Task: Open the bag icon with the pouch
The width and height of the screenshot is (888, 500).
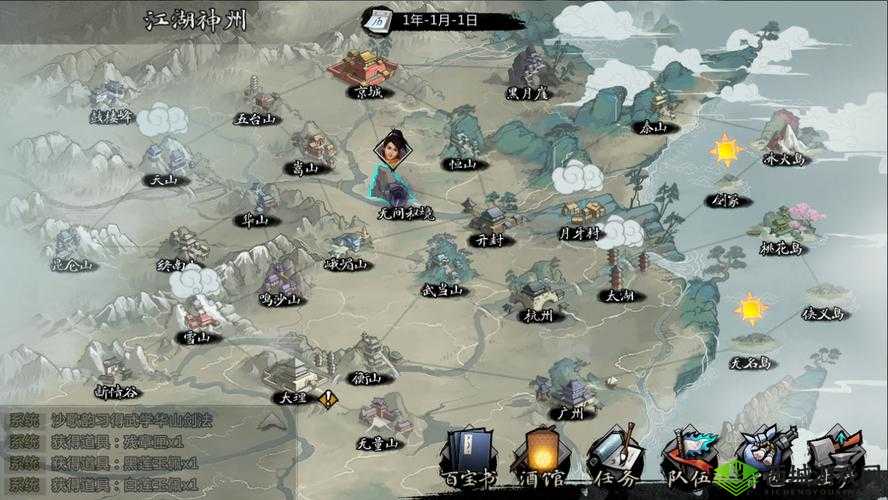Action: pos(761,452)
